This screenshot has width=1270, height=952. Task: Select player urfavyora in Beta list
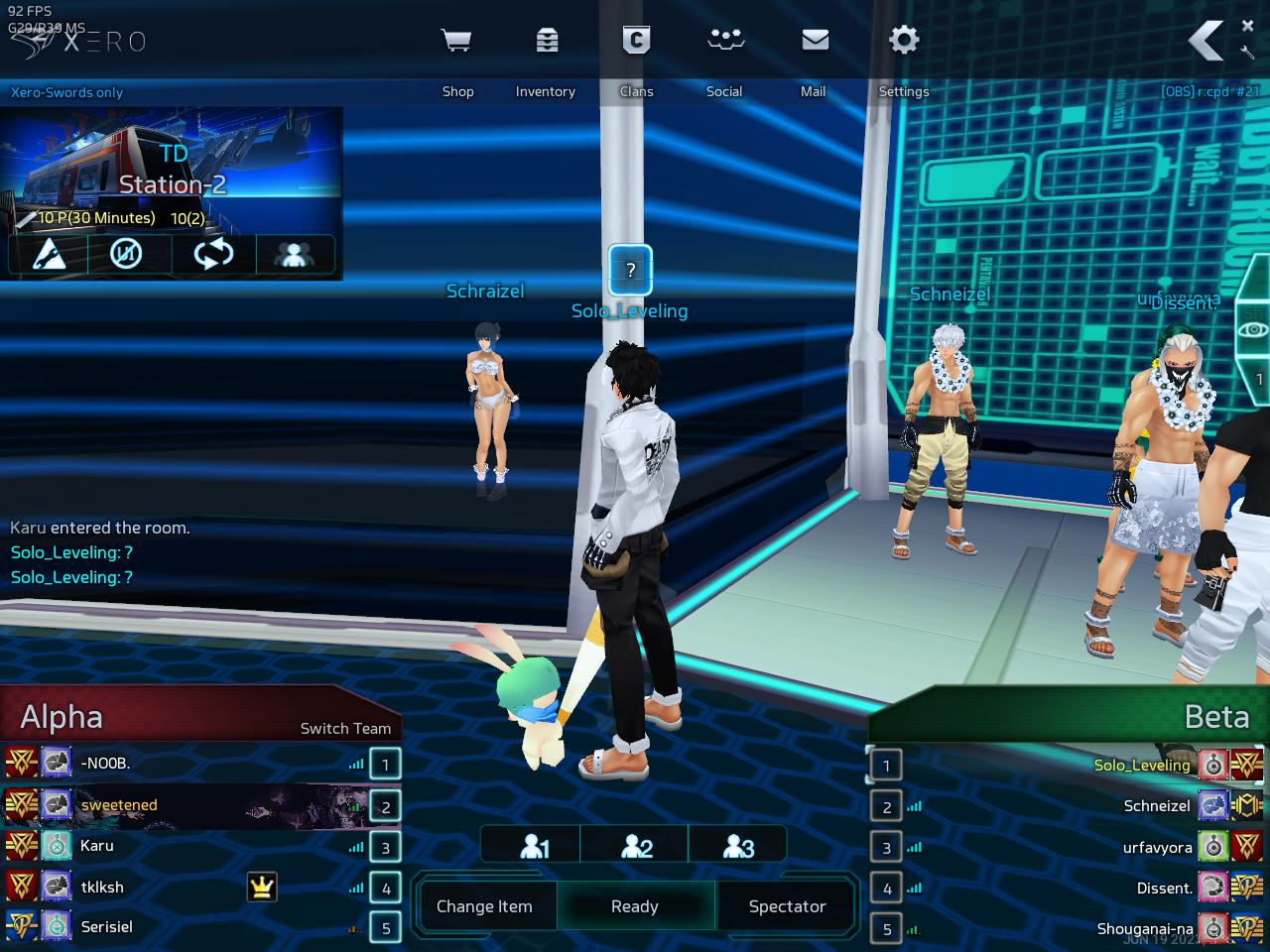tap(1157, 848)
